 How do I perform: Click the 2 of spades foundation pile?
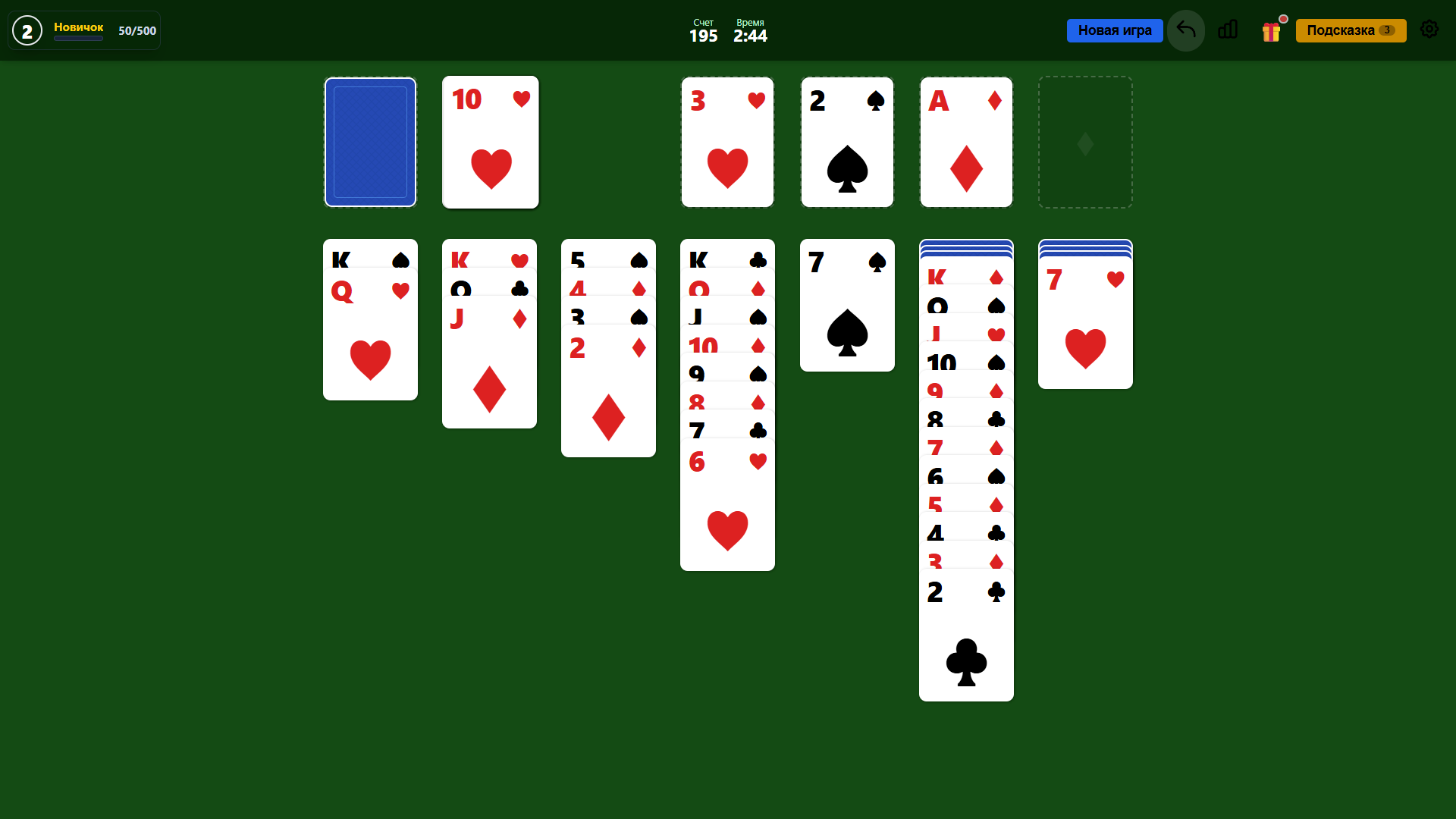click(847, 142)
